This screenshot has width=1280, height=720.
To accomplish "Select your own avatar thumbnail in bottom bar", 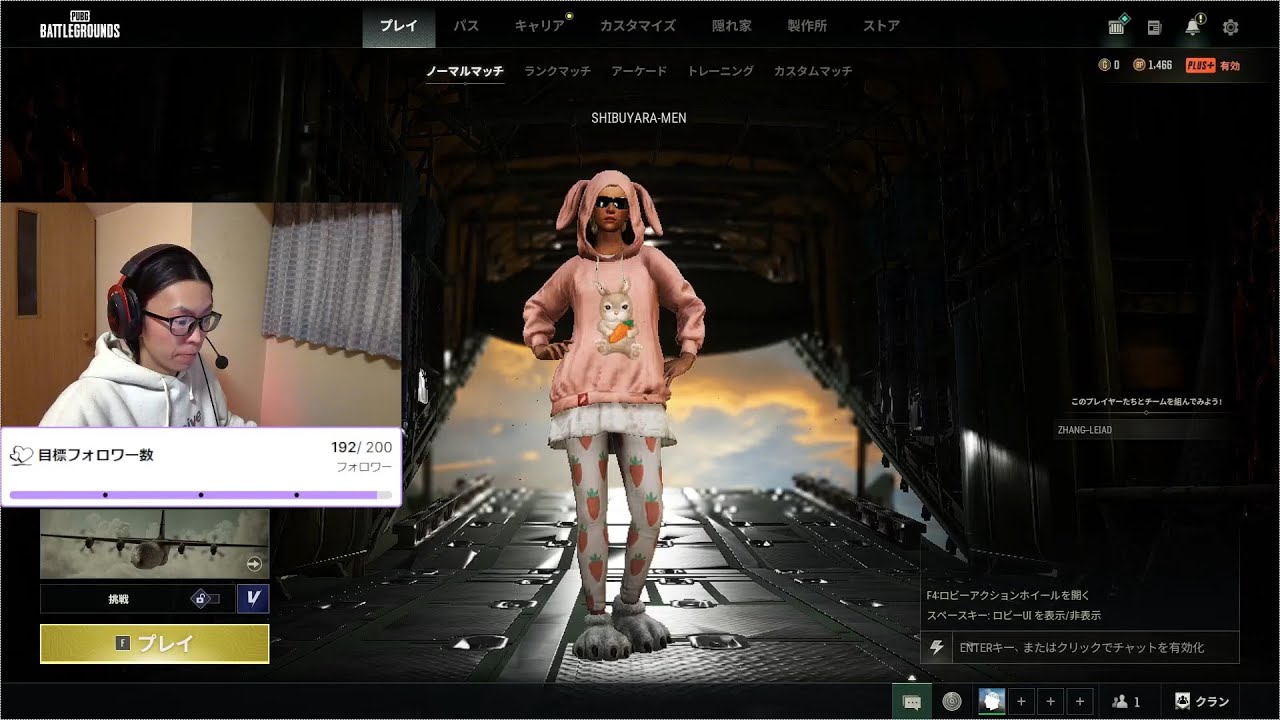I will [x=991, y=700].
